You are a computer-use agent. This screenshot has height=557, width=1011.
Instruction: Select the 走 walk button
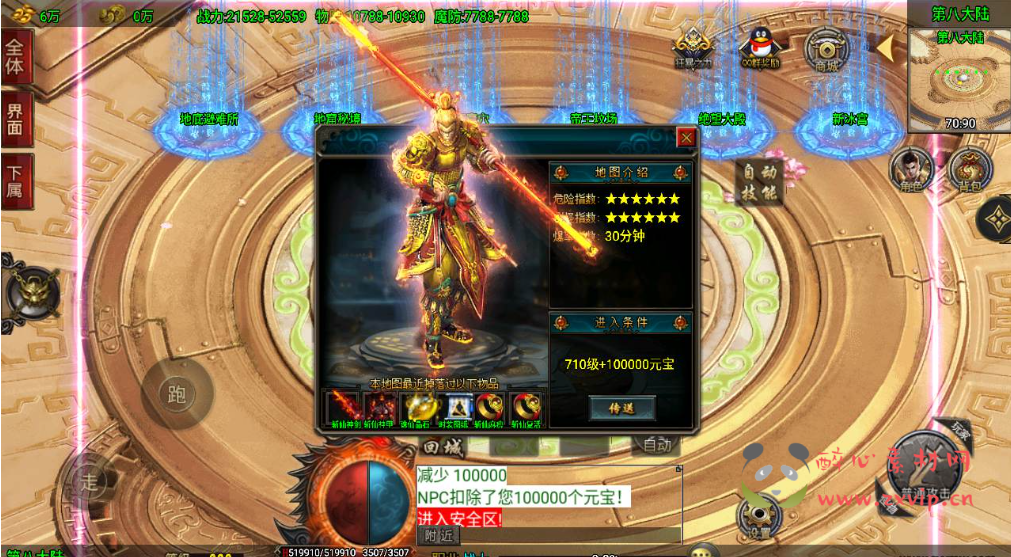[90, 483]
